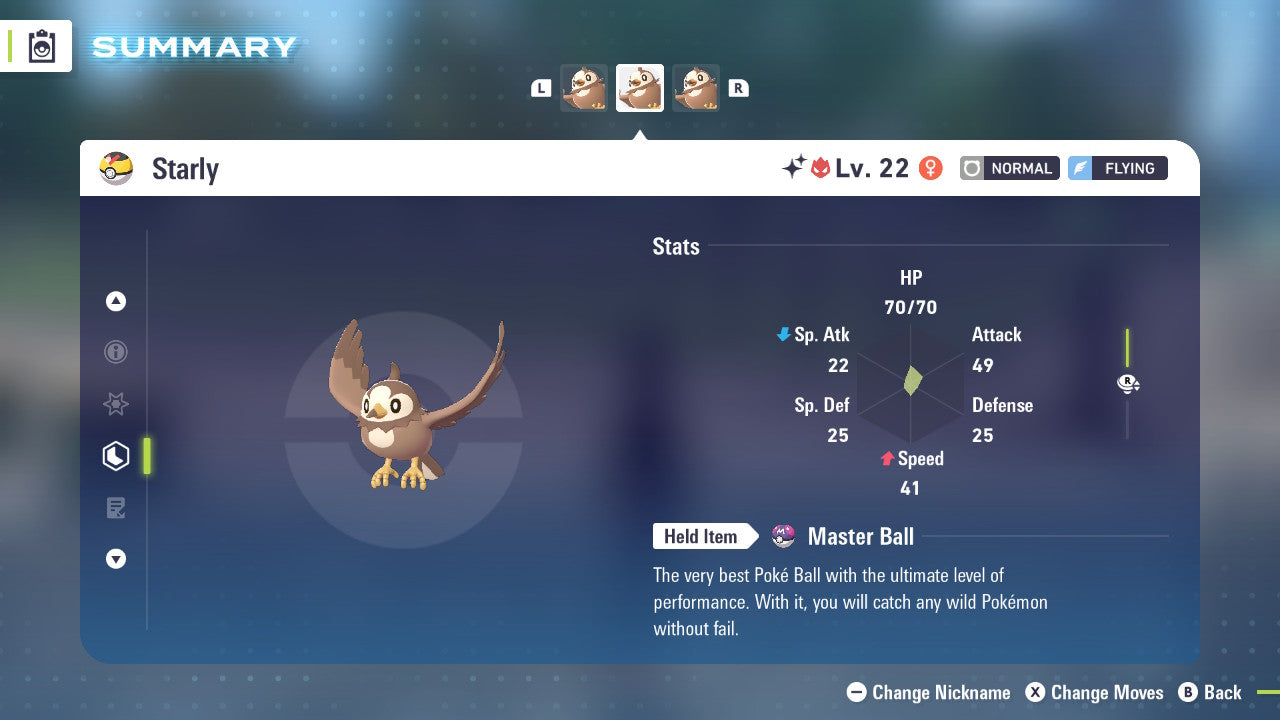Select the NORMAL type label
1280x720 pixels.
(1009, 168)
